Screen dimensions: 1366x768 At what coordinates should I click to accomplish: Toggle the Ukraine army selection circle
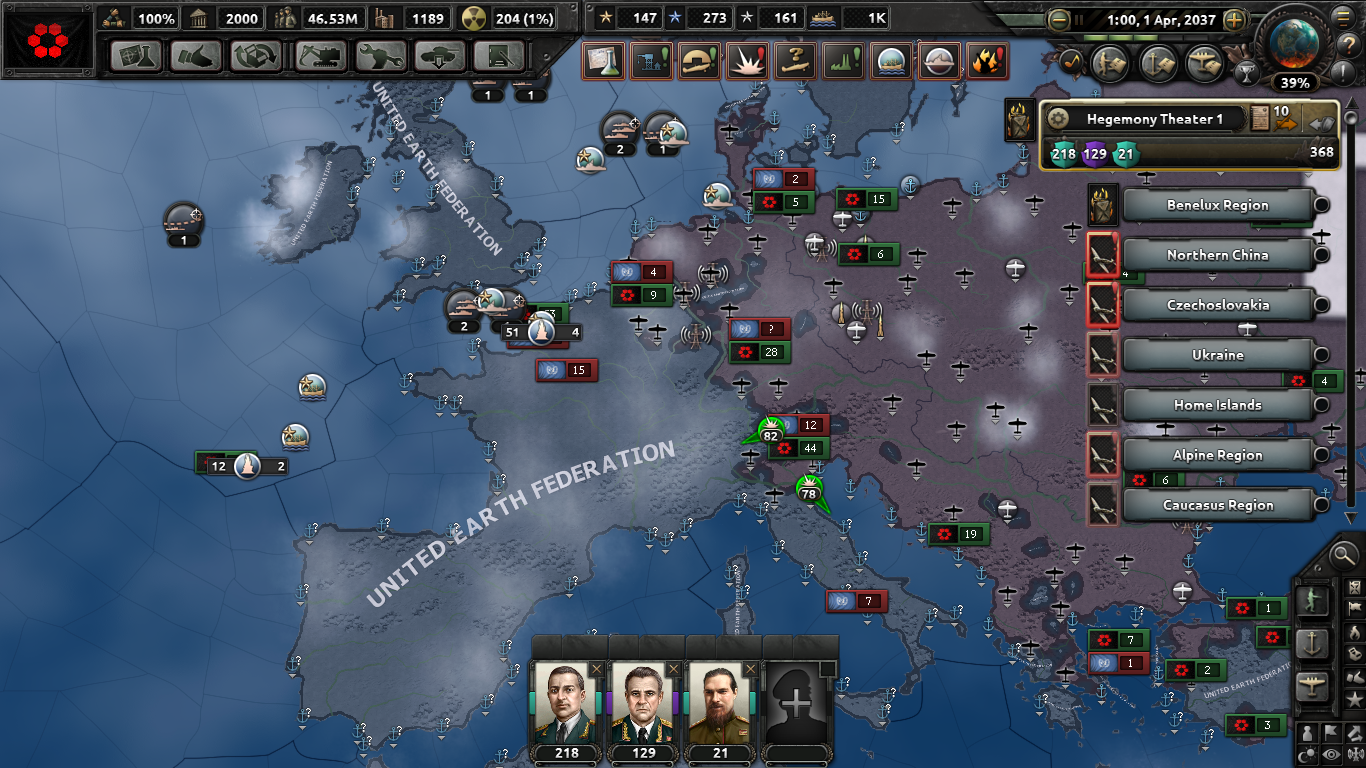pyautogui.click(x=1322, y=355)
